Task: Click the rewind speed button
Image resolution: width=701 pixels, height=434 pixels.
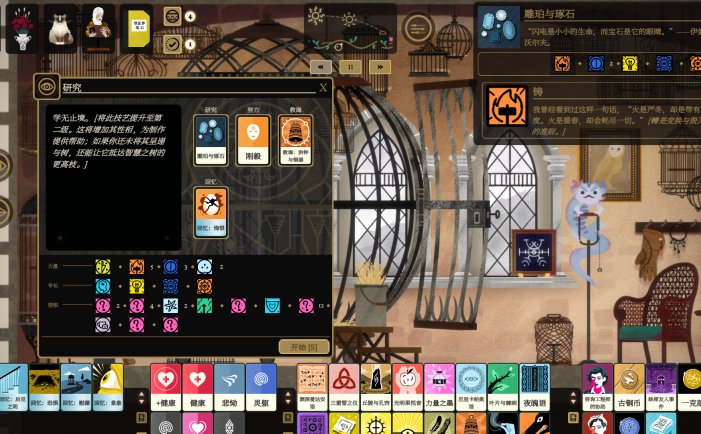Action: tap(321, 66)
